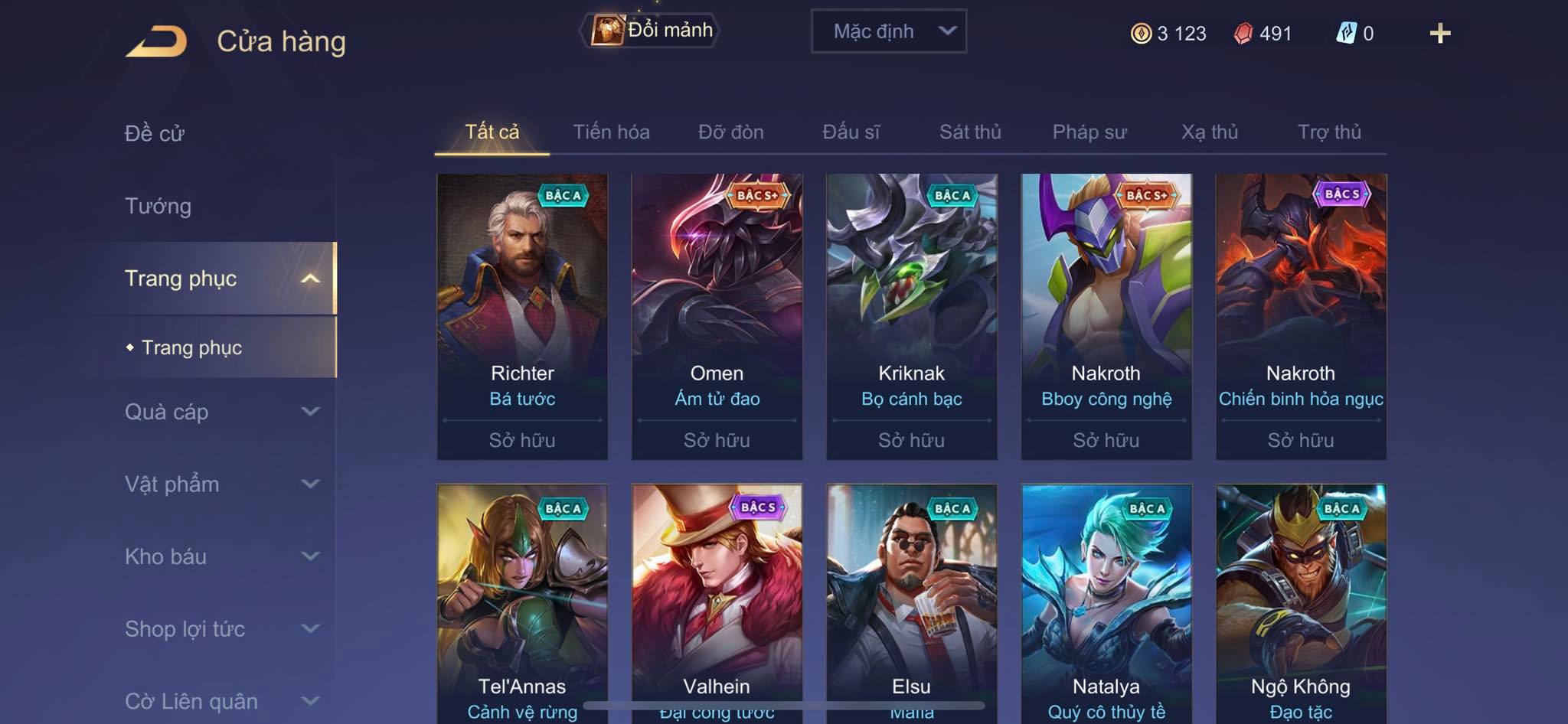This screenshot has height=724, width=1568.
Task: Select Richter Bá tước skin card
Action: tap(522, 316)
